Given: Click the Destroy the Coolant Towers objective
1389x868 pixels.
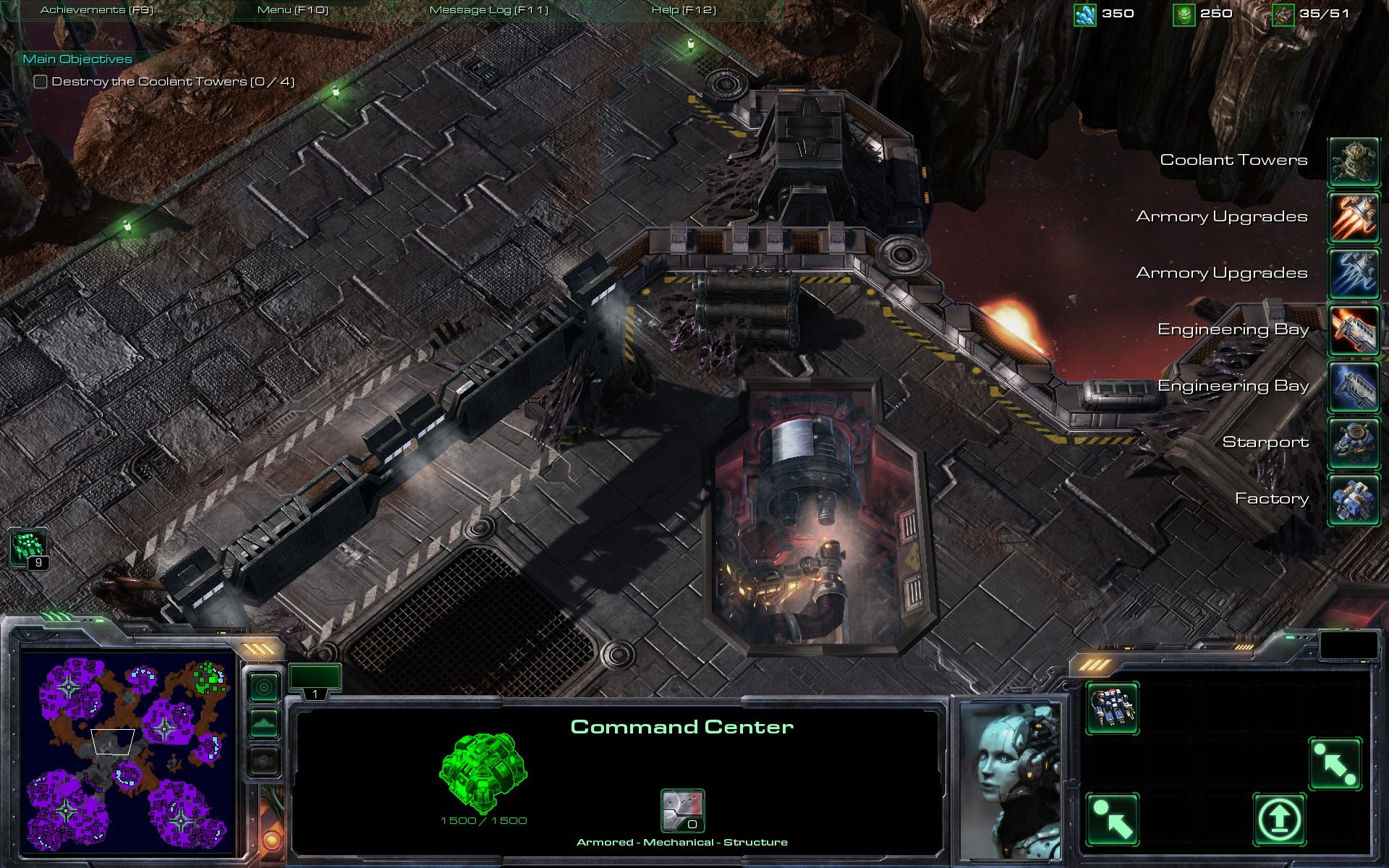Looking at the screenshot, I should click(x=172, y=82).
